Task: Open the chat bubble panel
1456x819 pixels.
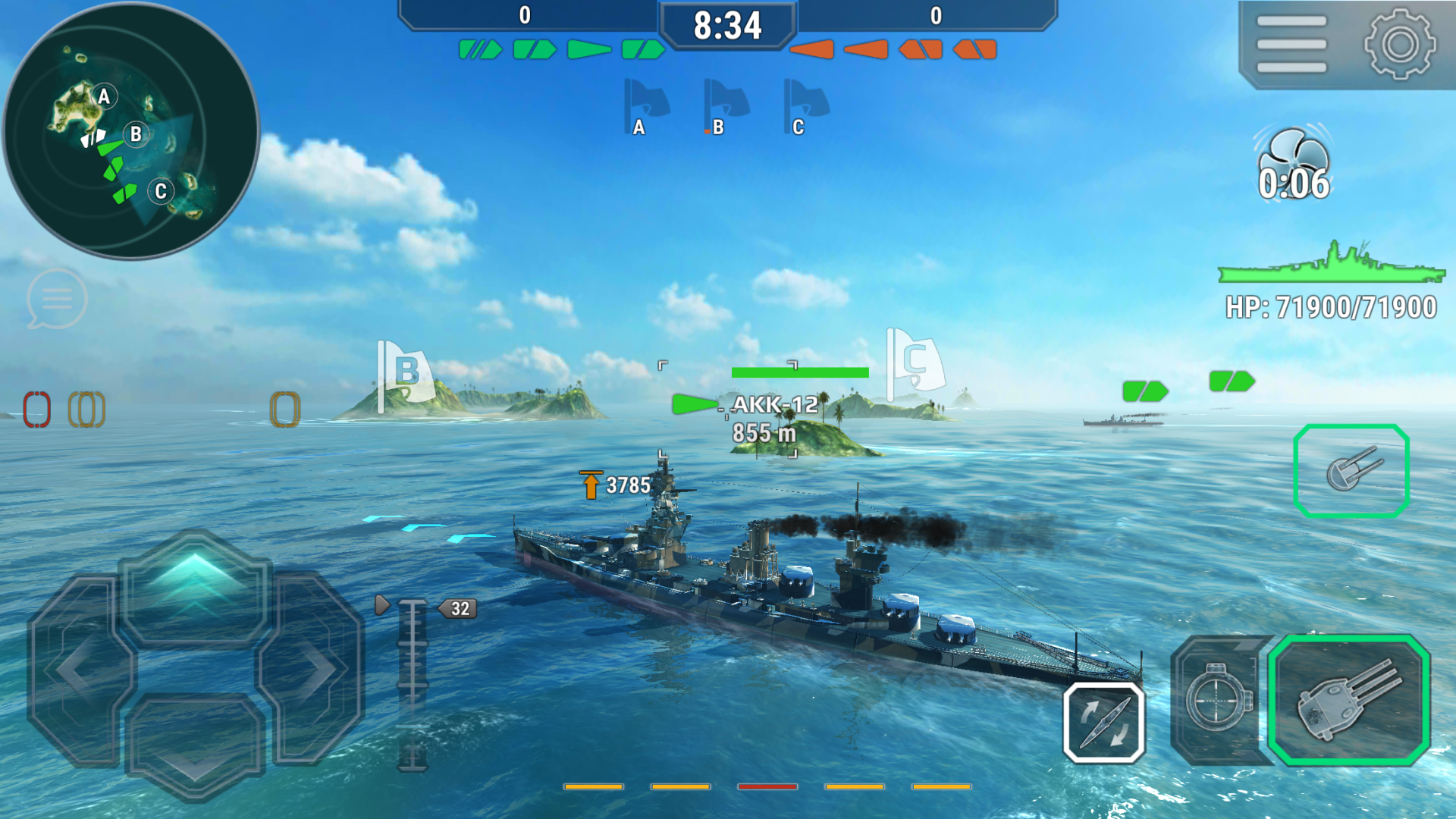Action: 56,299
